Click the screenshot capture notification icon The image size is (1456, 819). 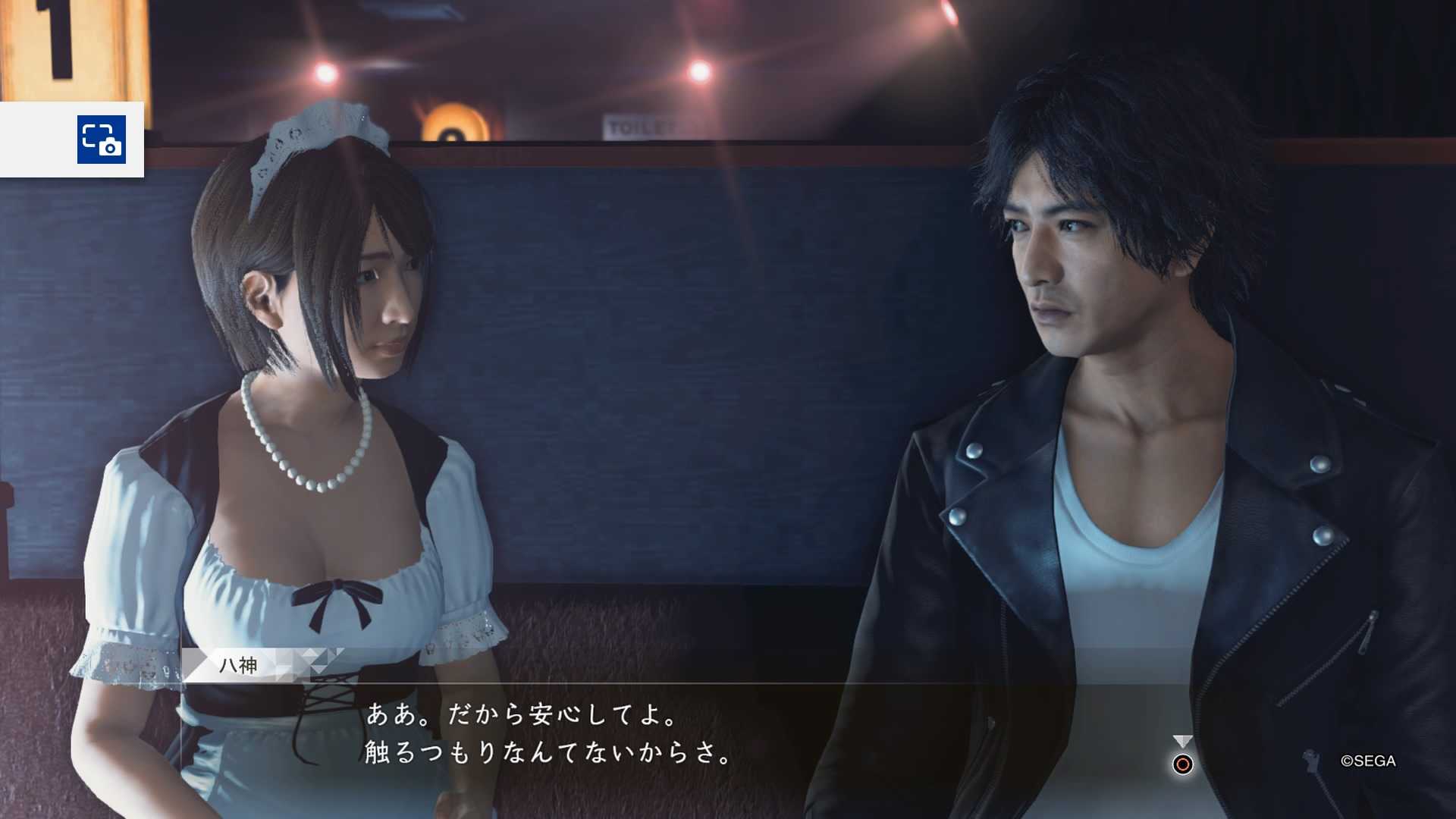point(101,140)
